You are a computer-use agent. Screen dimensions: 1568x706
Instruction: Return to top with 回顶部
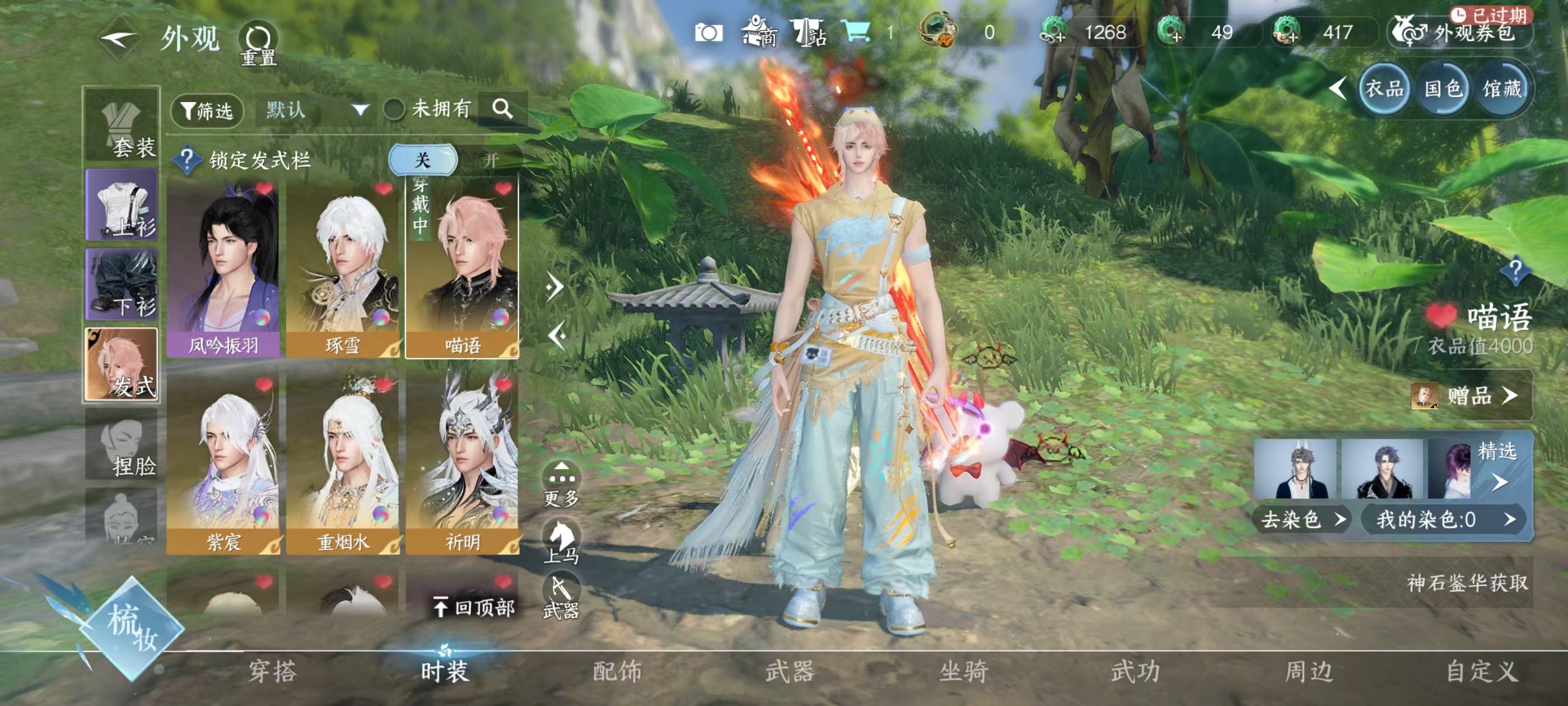(474, 607)
